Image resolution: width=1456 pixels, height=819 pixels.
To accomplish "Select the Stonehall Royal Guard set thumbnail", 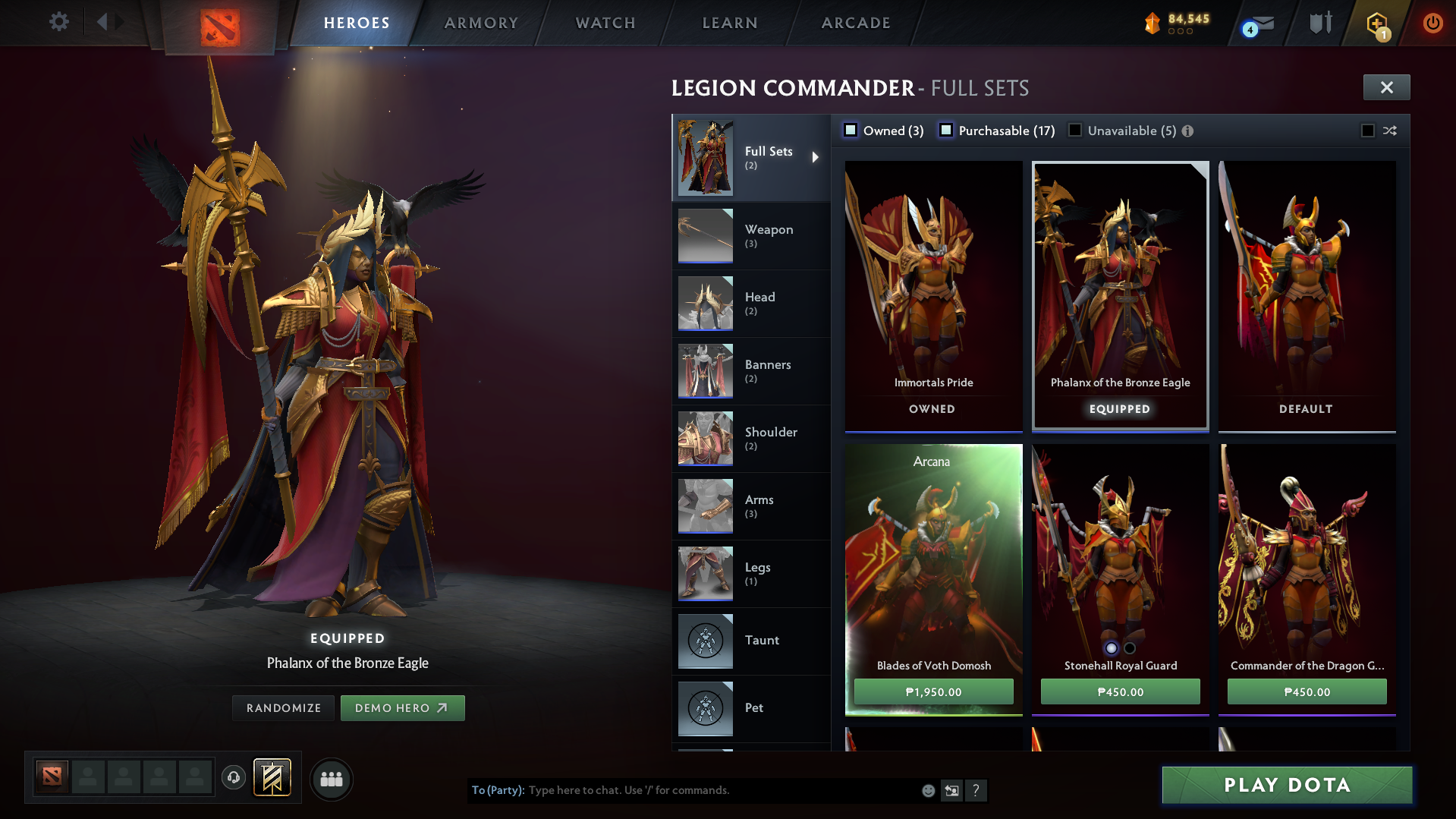I will (1120, 547).
